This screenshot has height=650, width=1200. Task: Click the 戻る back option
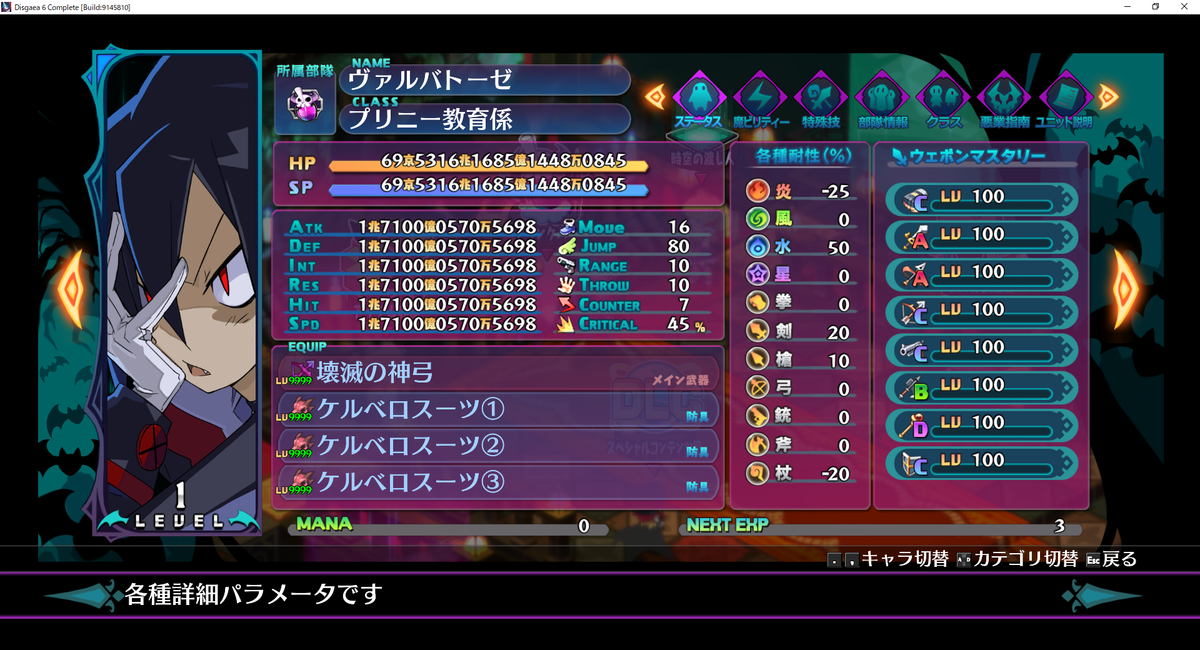coord(1110,559)
